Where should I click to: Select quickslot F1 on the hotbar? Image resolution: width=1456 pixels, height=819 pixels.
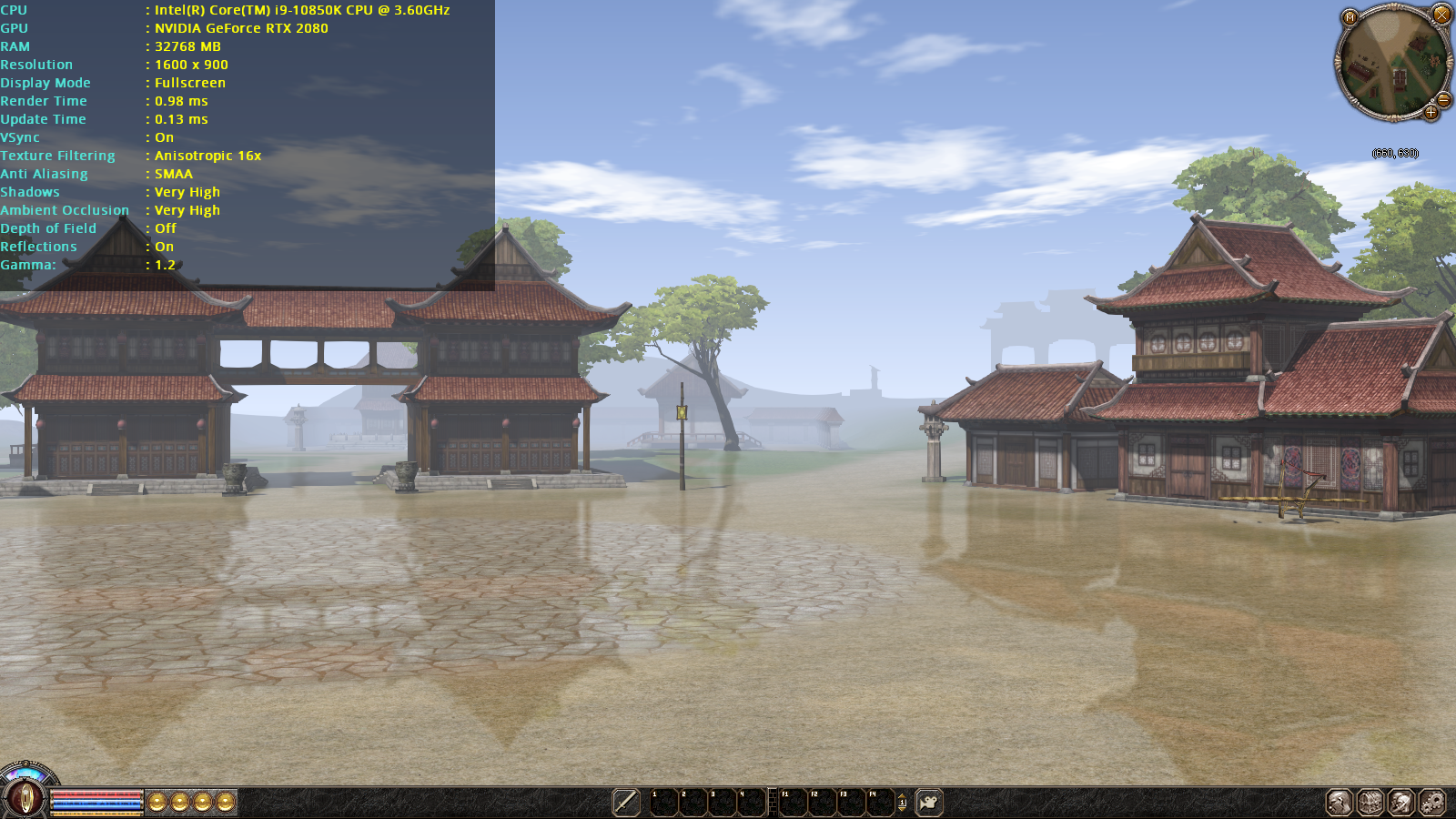point(794,803)
